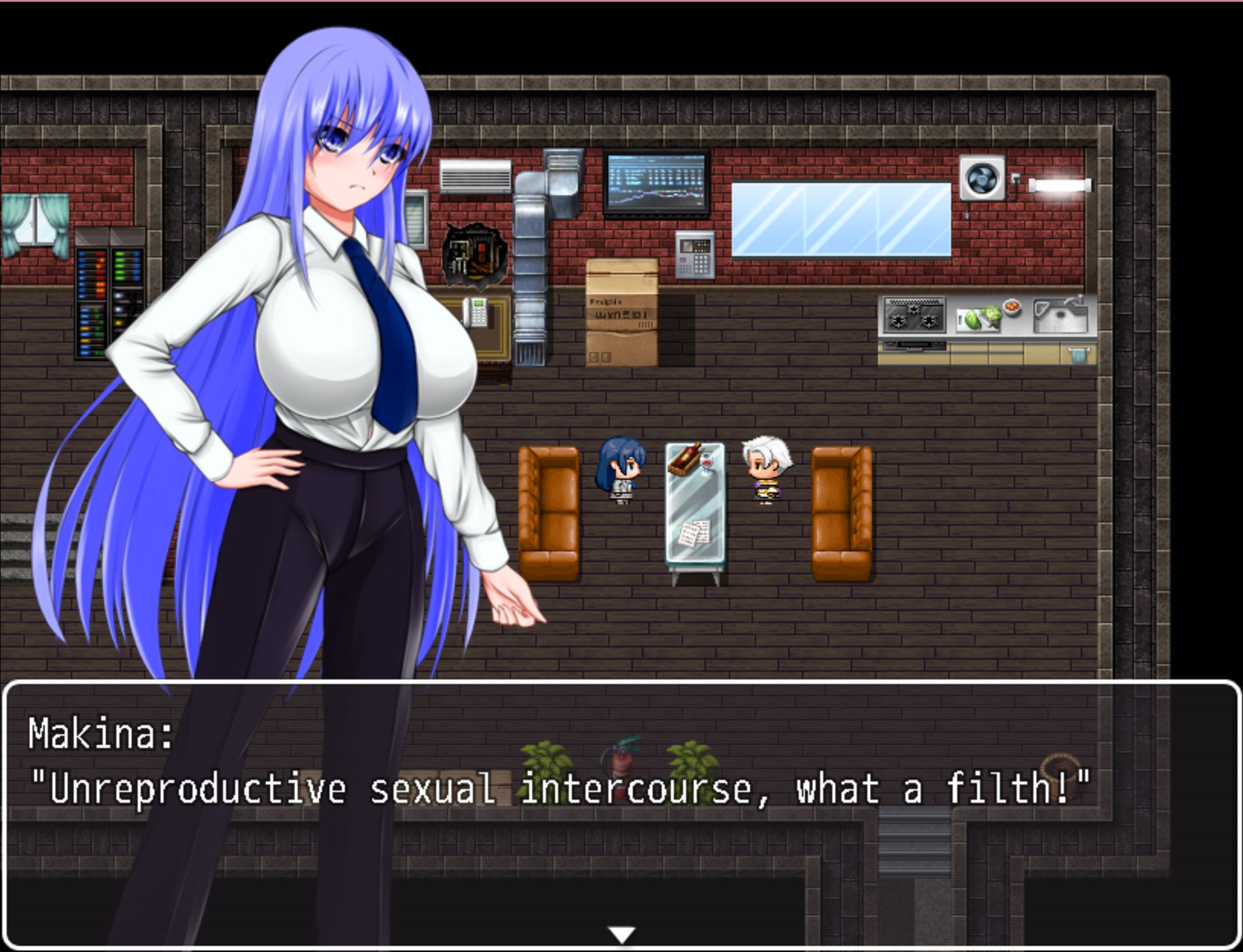Image resolution: width=1243 pixels, height=952 pixels.
Task: Open the wall-mounted monitor display
Action: click(x=654, y=183)
